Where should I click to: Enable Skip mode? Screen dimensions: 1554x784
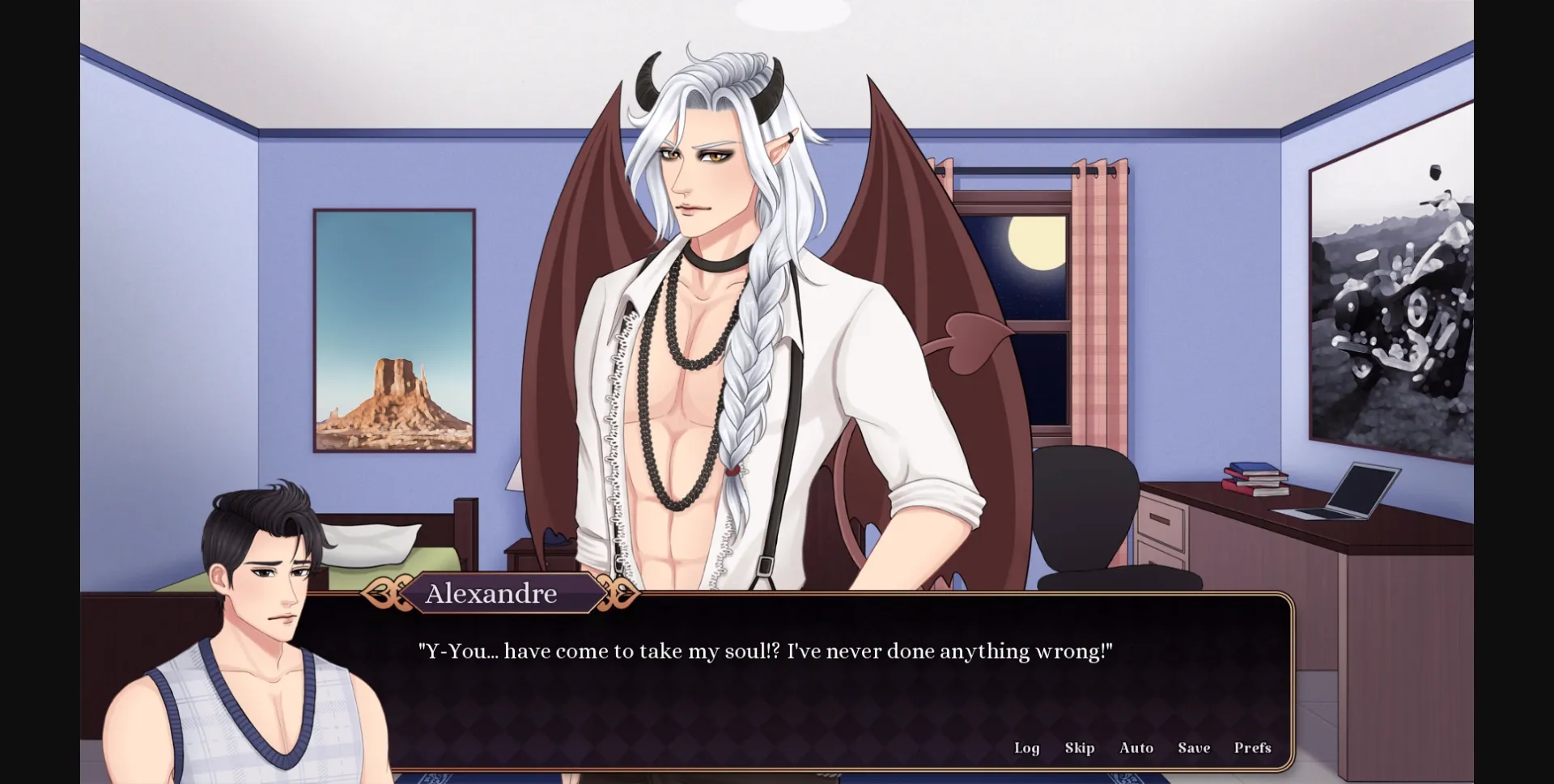click(1080, 748)
